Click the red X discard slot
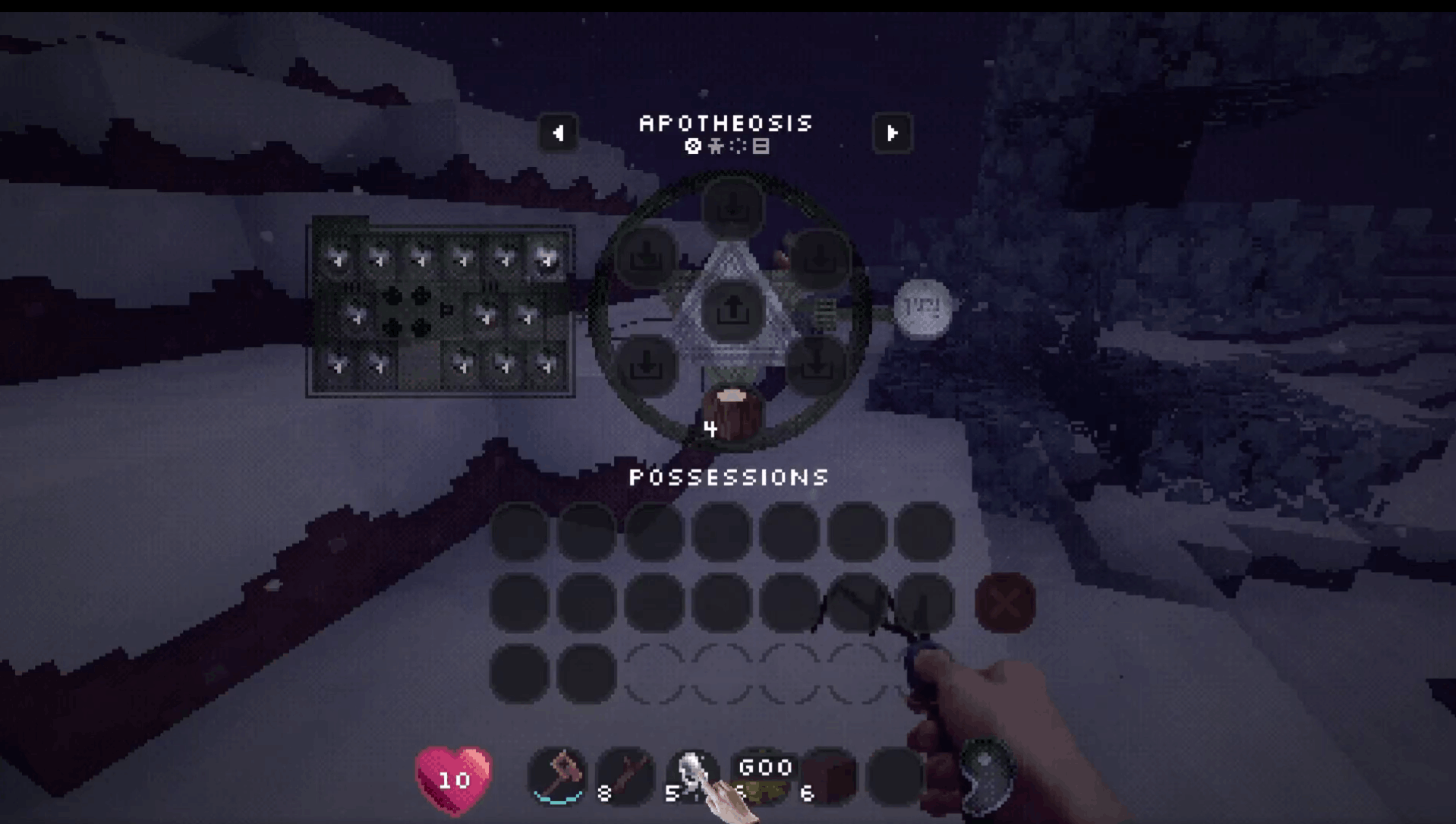This screenshot has height=824, width=1456. (1005, 603)
